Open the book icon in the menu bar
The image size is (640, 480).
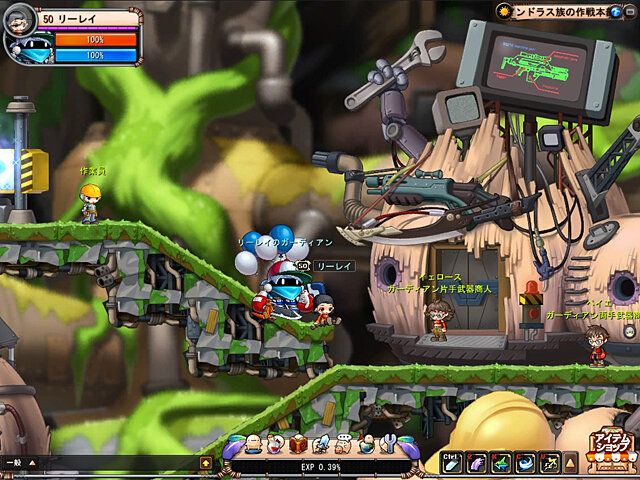(x=298, y=445)
